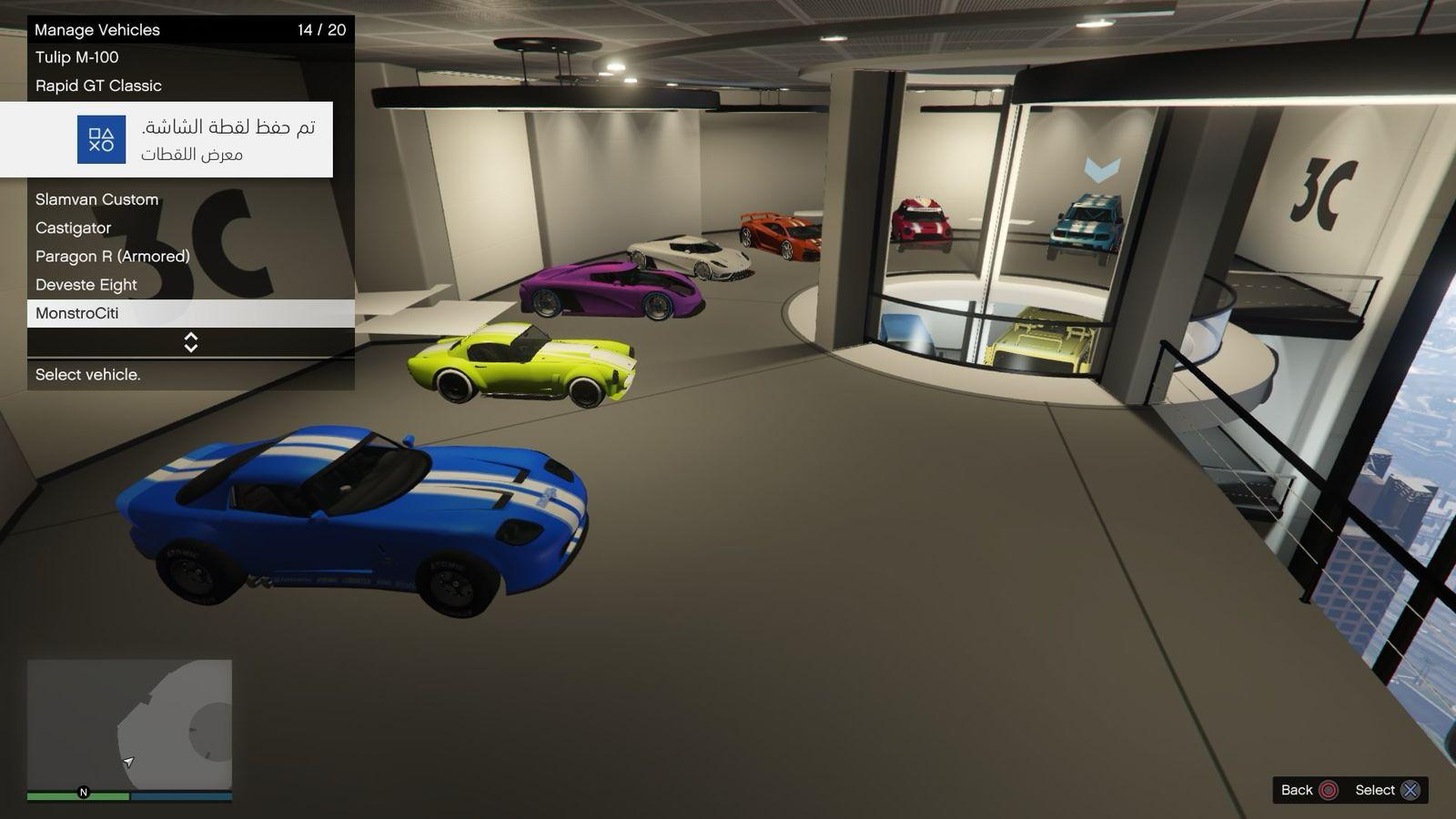Select Tulip M-100 from the vehicle list

[77, 57]
